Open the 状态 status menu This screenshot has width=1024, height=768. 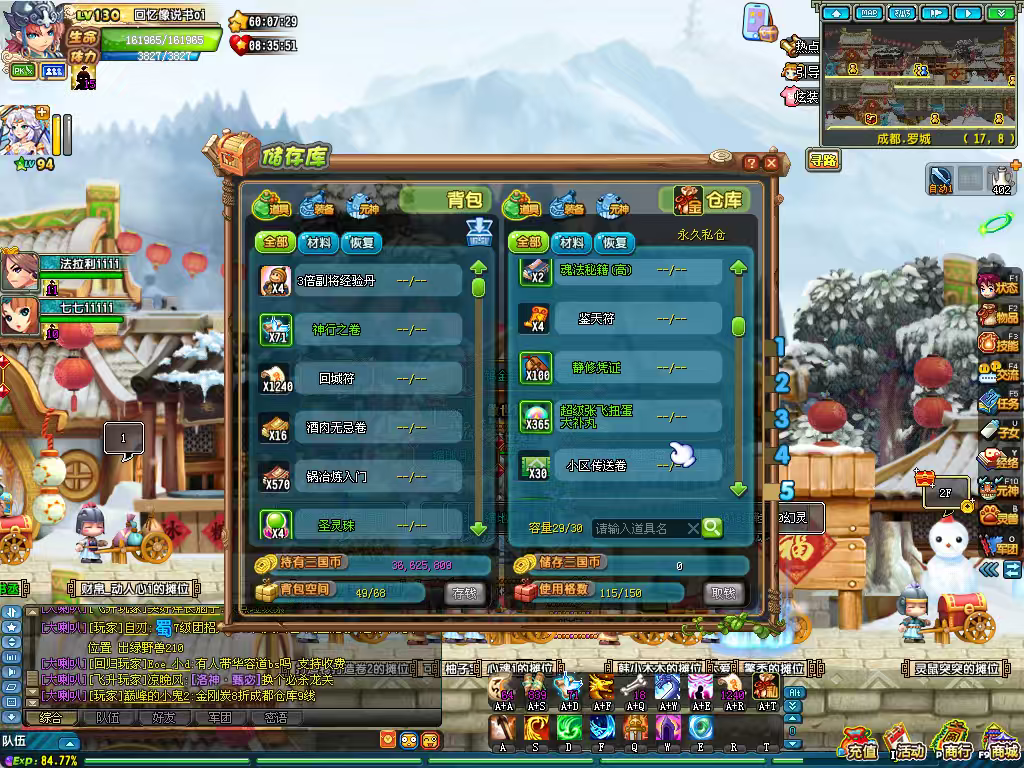[998, 284]
